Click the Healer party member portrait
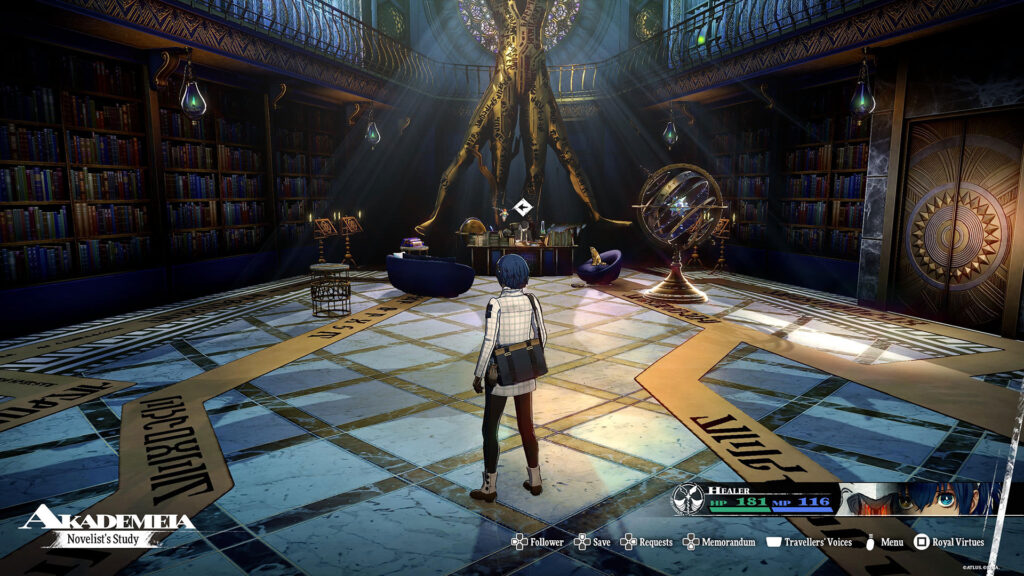Viewport: 1024px width, 576px height. [x=918, y=498]
